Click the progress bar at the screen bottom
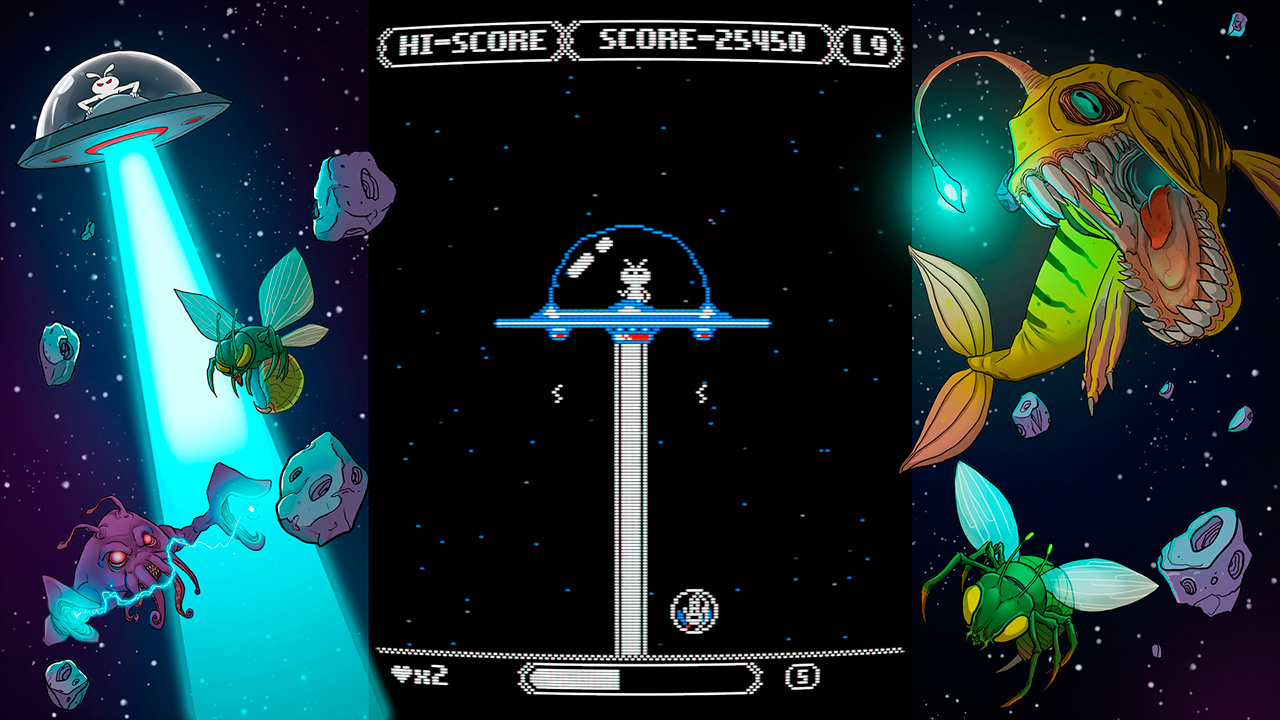1280x720 pixels. coord(640,678)
